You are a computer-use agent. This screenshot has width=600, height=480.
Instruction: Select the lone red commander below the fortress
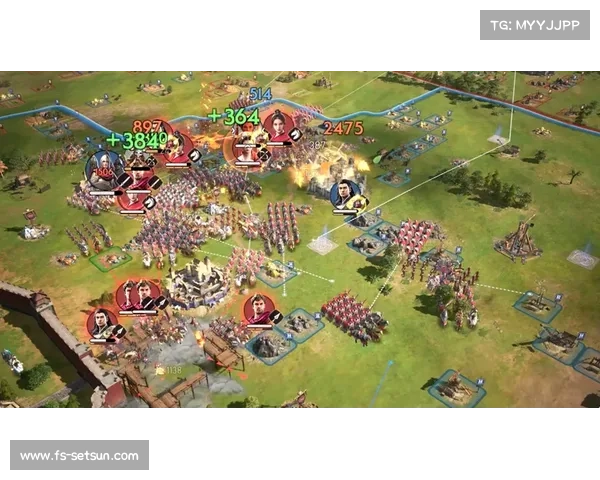[x=259, y=308]
